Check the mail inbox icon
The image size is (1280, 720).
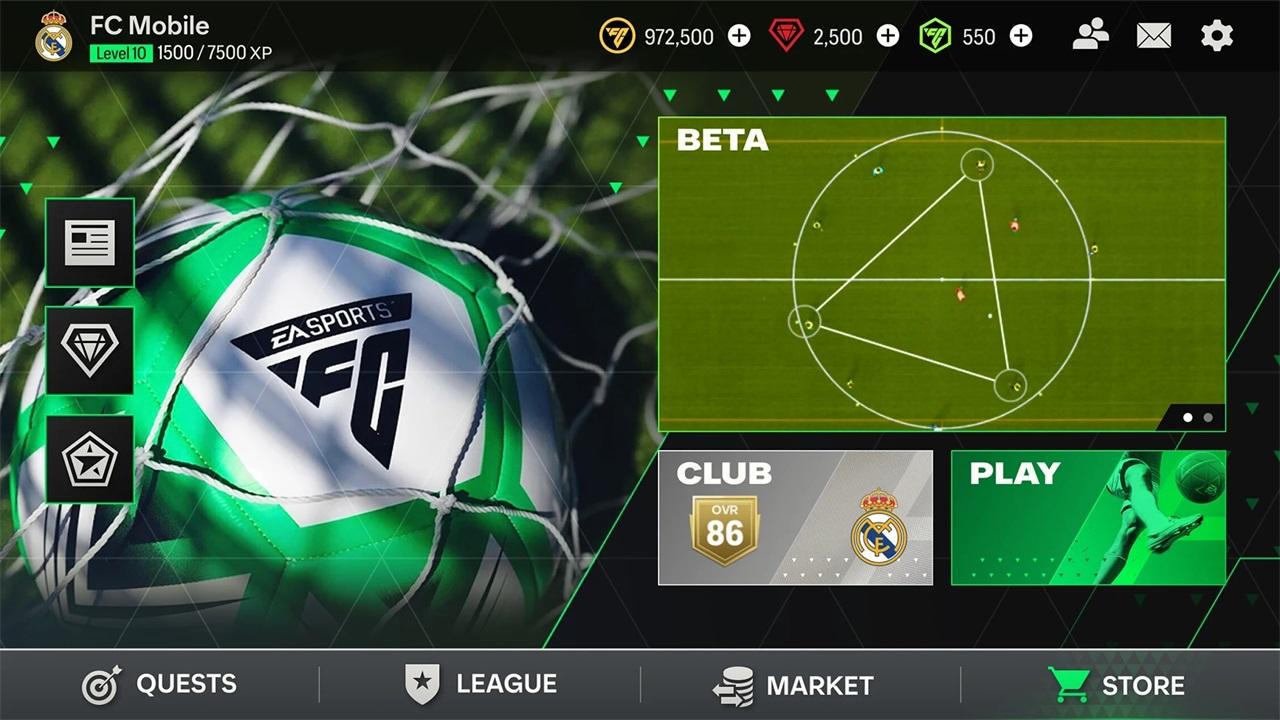point(1154,35)
